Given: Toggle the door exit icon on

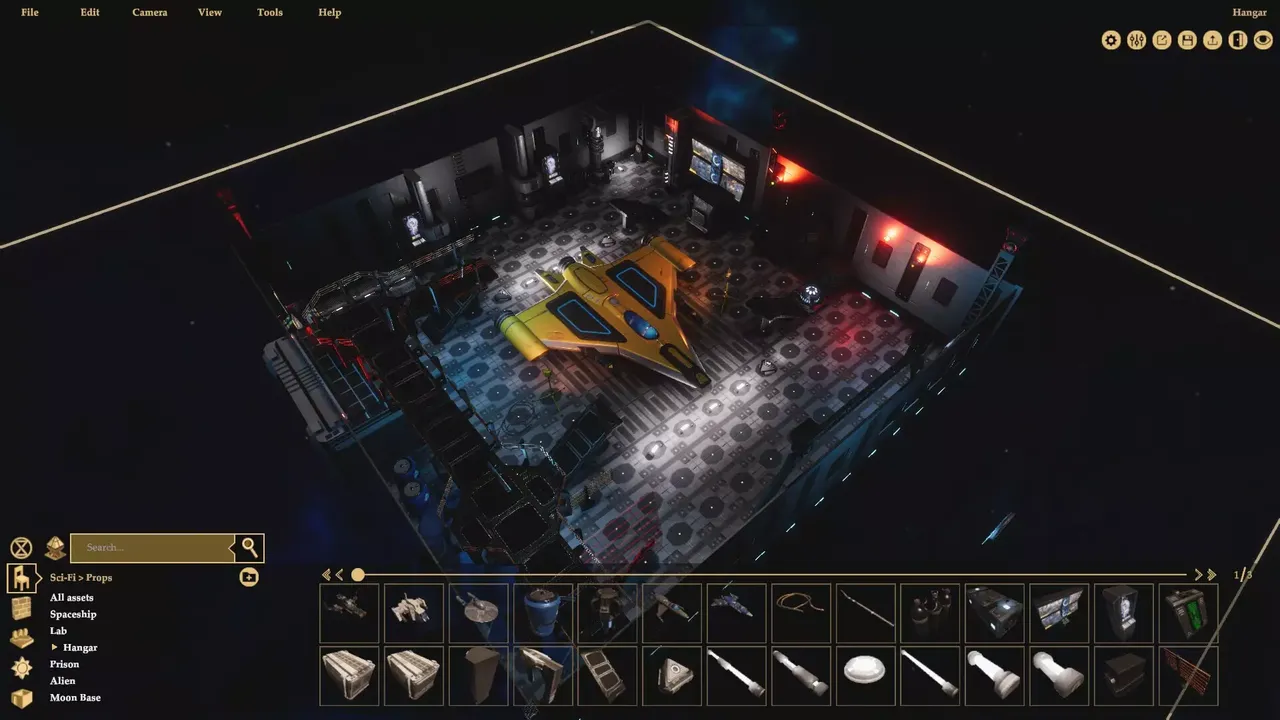Looking at the screenshot, I should [1237, 40].
